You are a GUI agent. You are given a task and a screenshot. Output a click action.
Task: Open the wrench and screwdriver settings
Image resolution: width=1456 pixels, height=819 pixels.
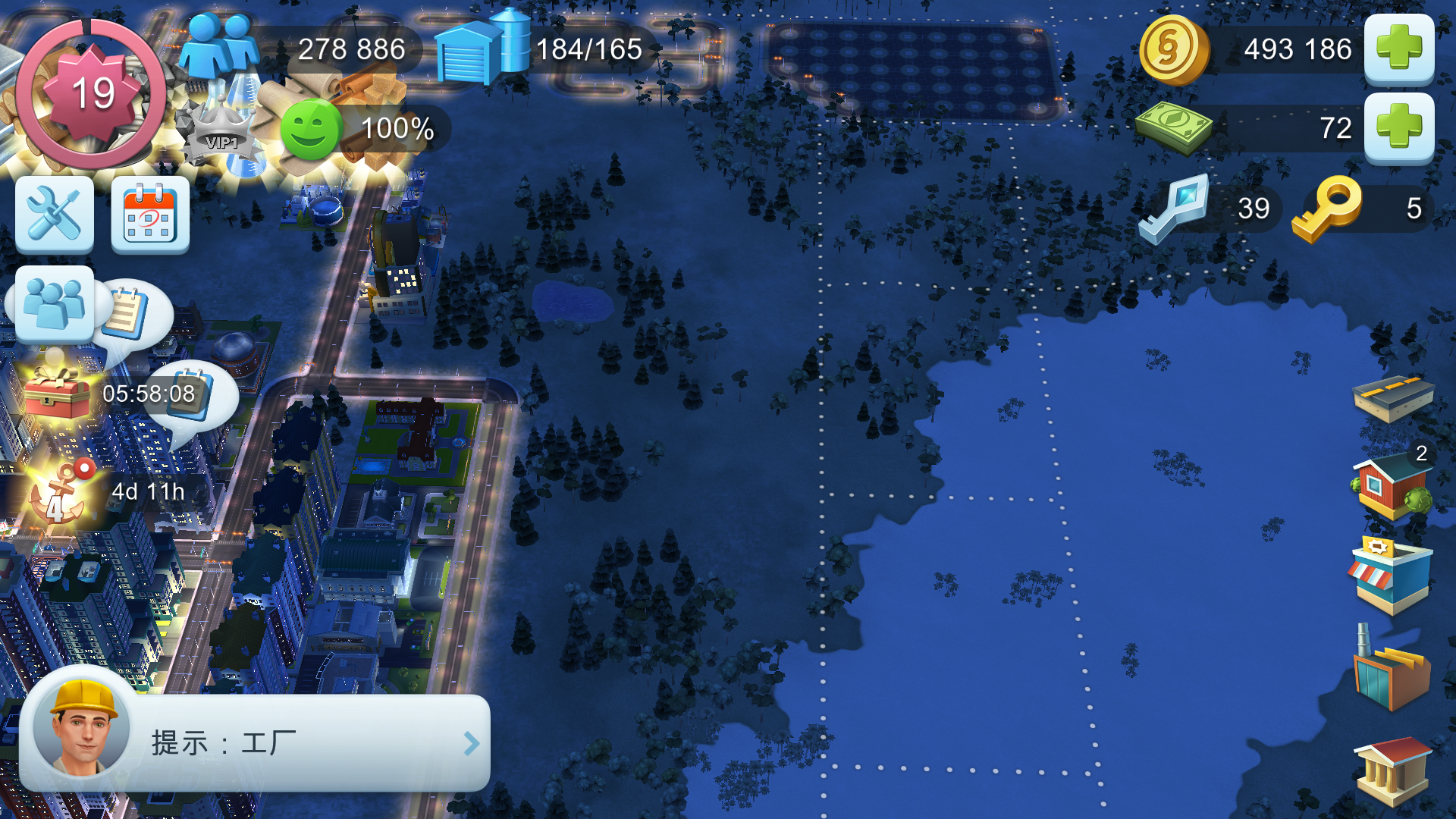click(55, 215)
